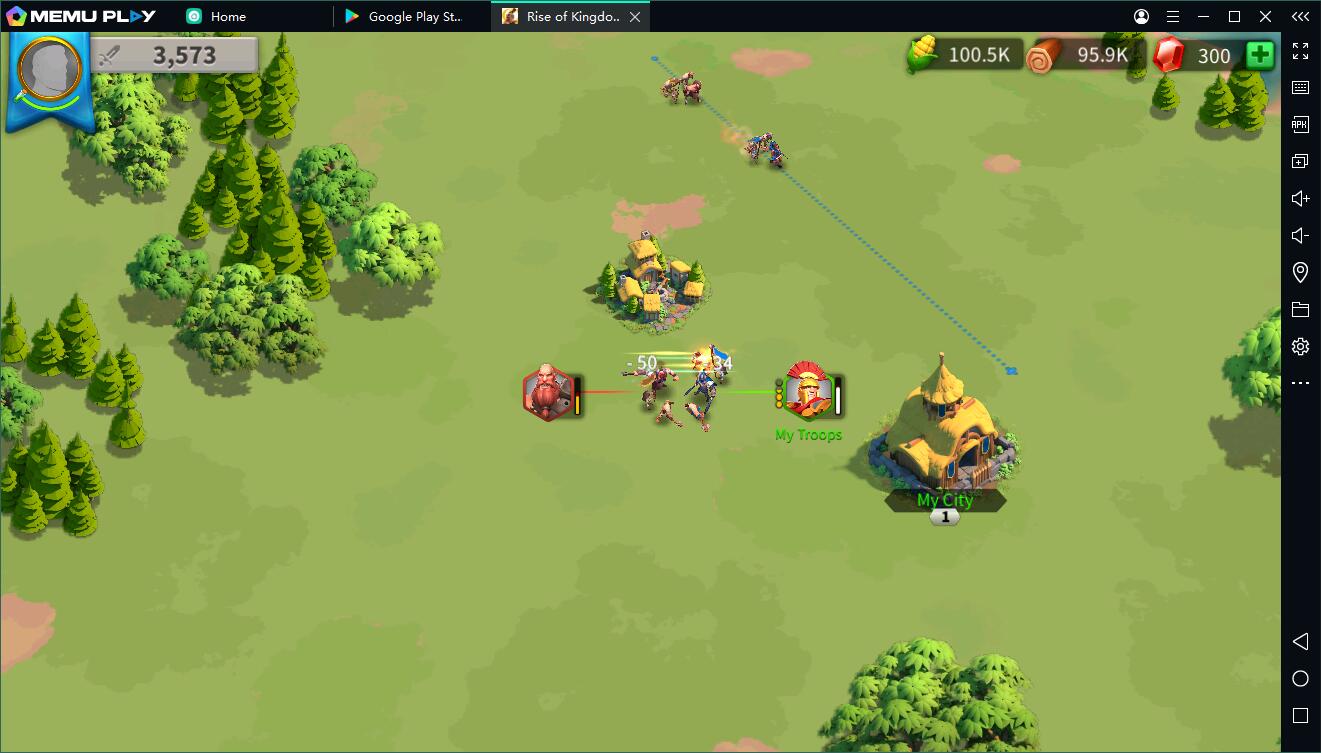Click the Android home circle button
This screenshot has height=753, width=1321.
(1300, 679)
